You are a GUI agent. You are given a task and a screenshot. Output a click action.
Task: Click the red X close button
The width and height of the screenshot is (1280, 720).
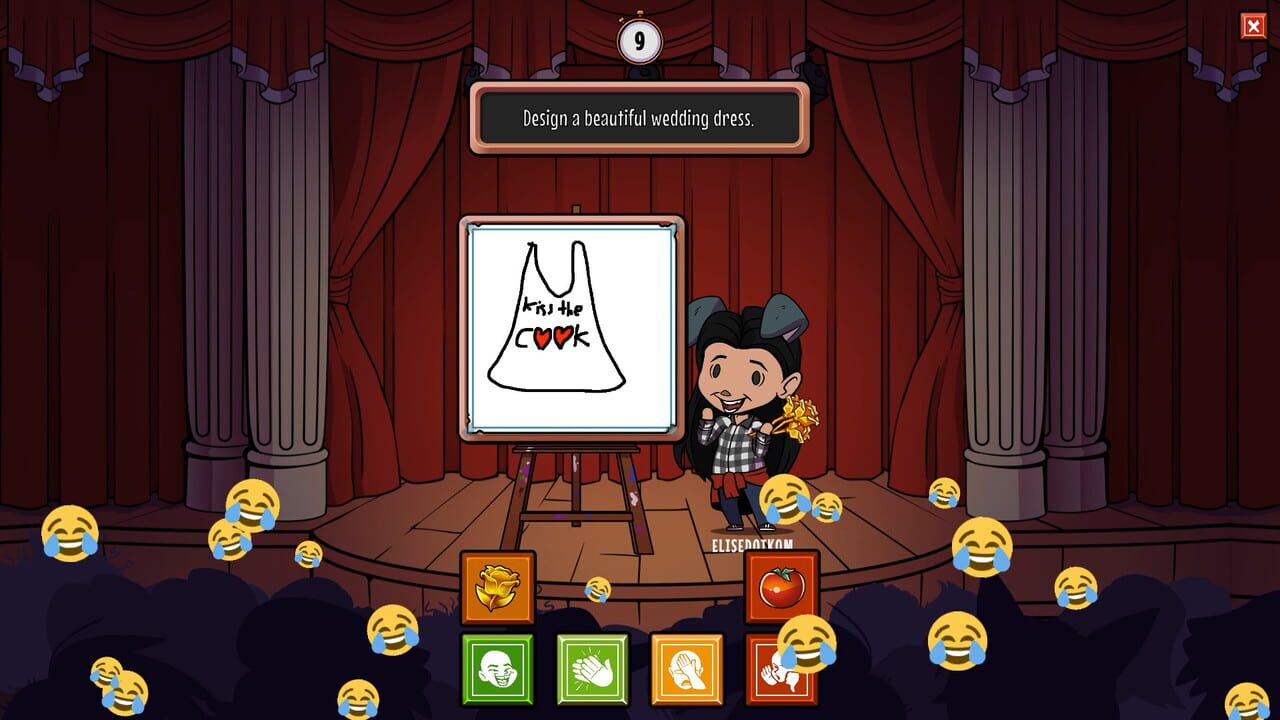(1255, 25)
